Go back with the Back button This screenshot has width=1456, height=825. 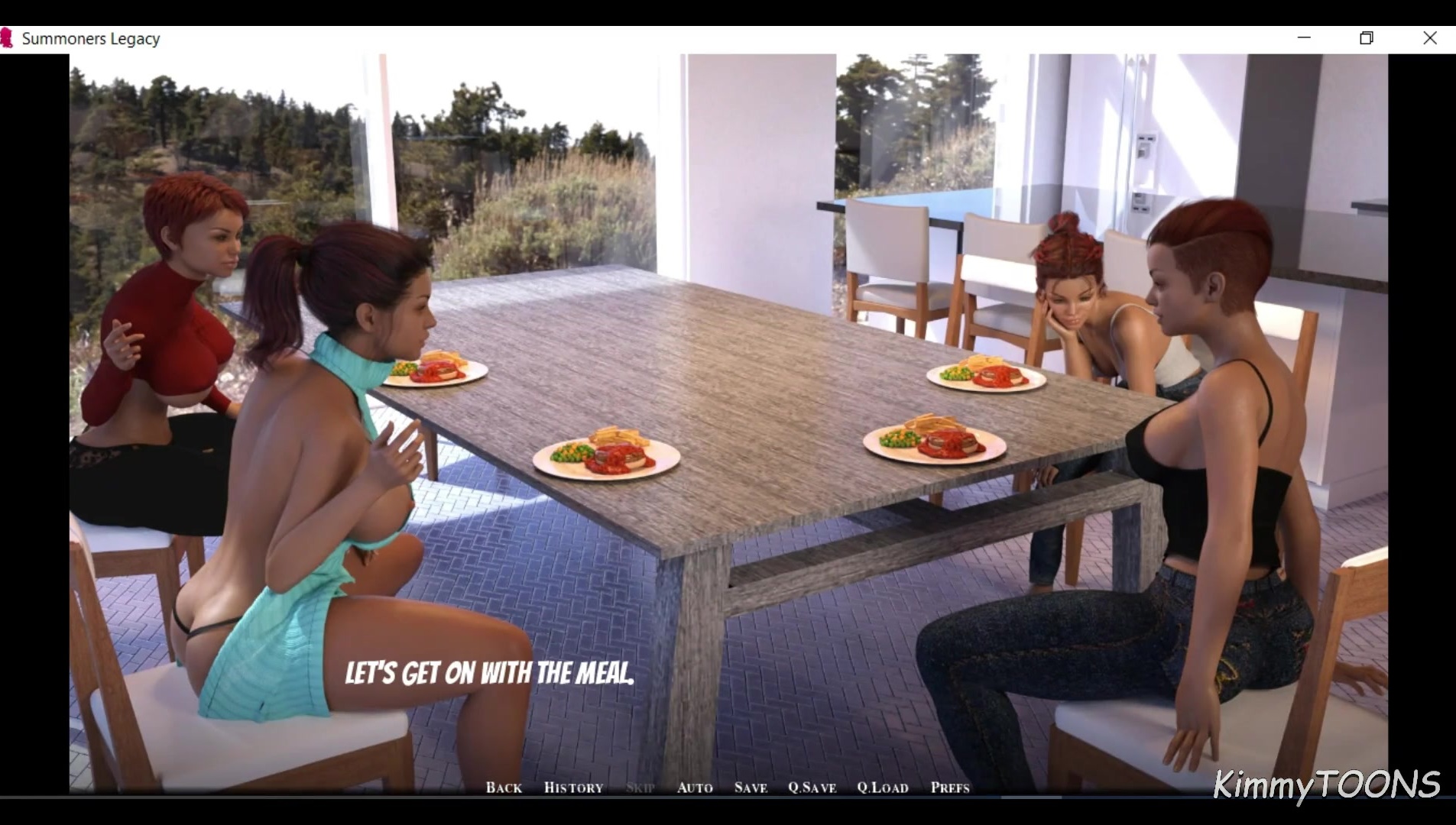(504, 788)
